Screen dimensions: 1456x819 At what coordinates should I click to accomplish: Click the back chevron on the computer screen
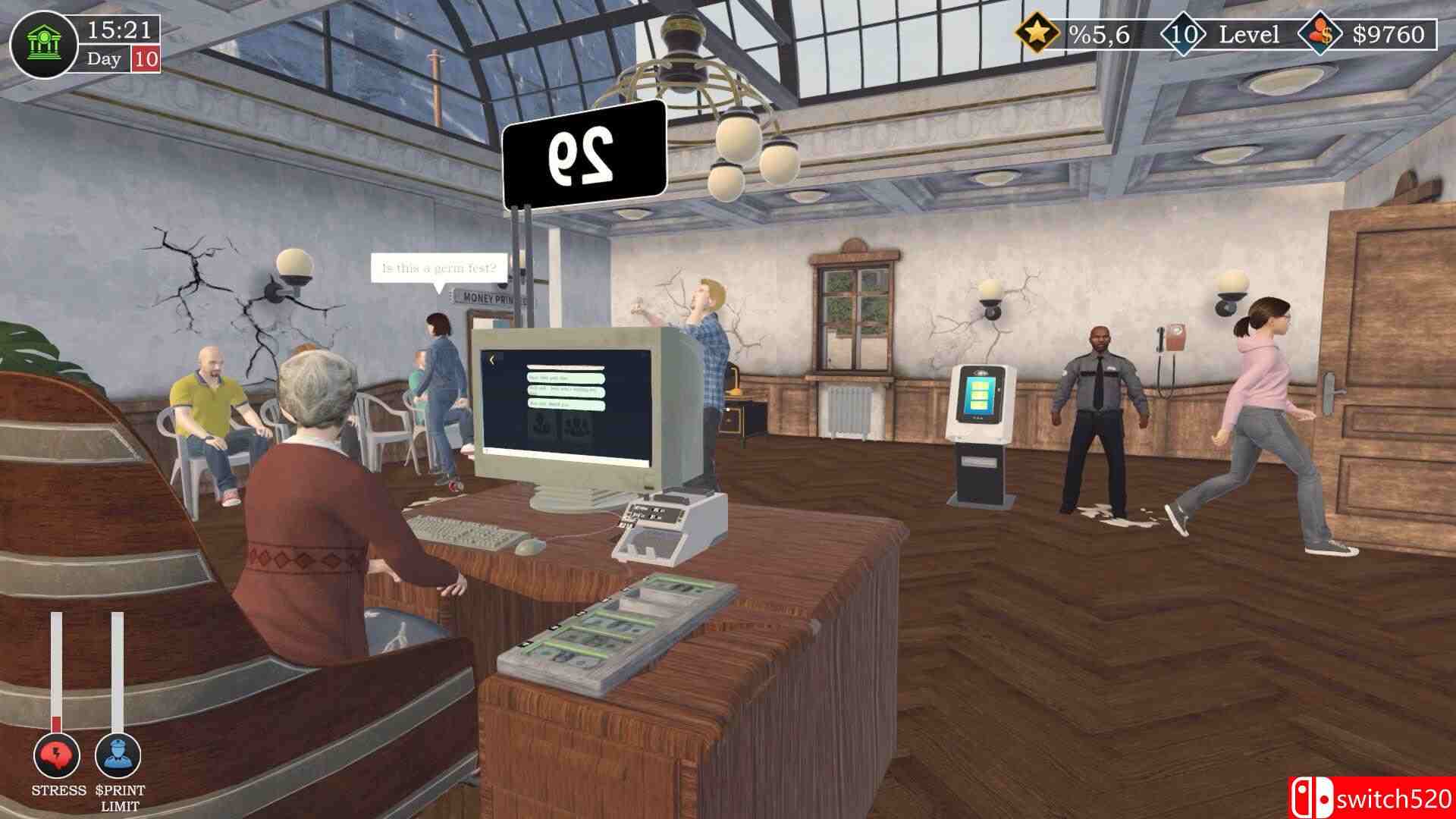[492, 359]
